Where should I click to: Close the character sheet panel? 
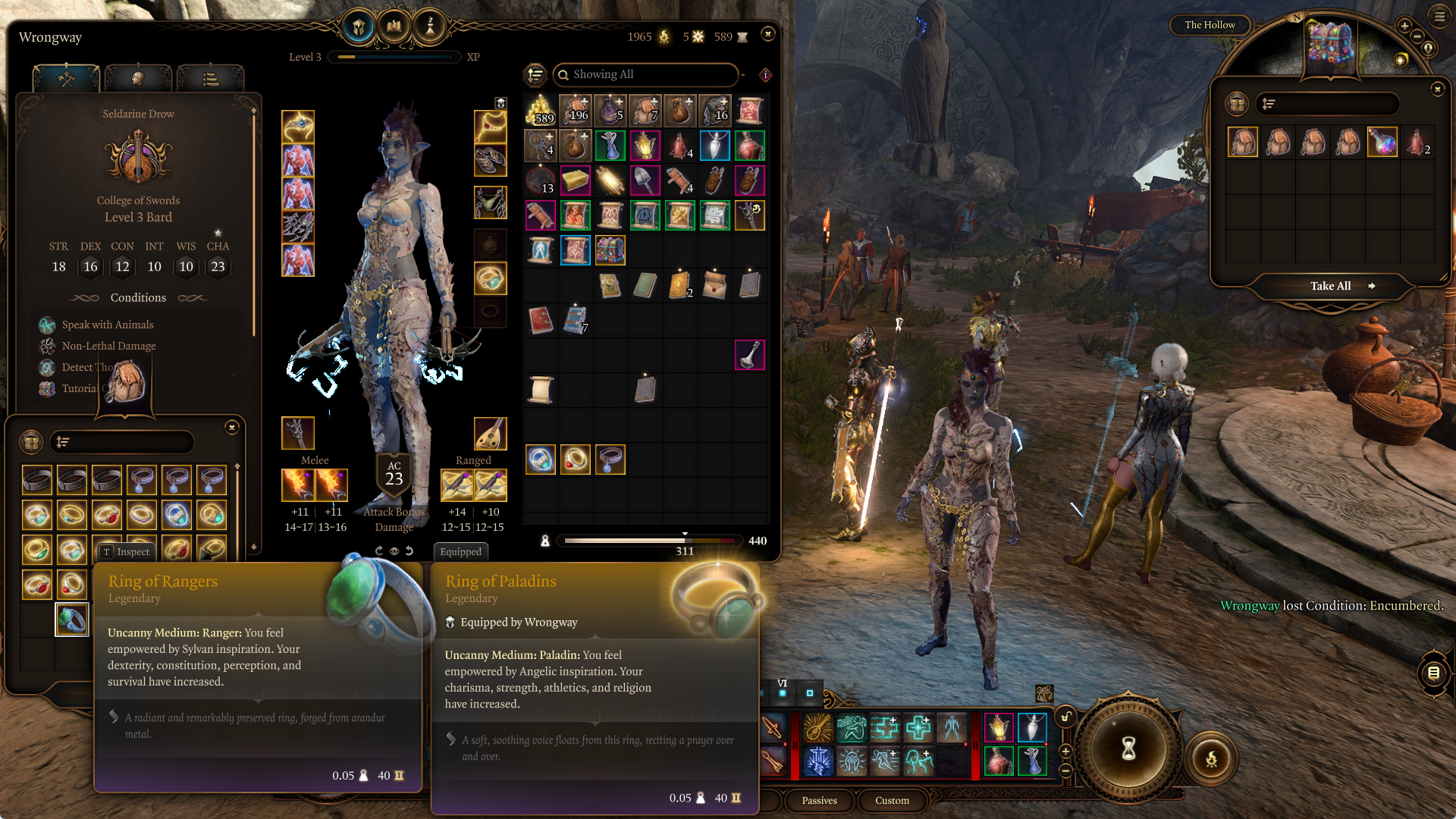pos(767,34)
